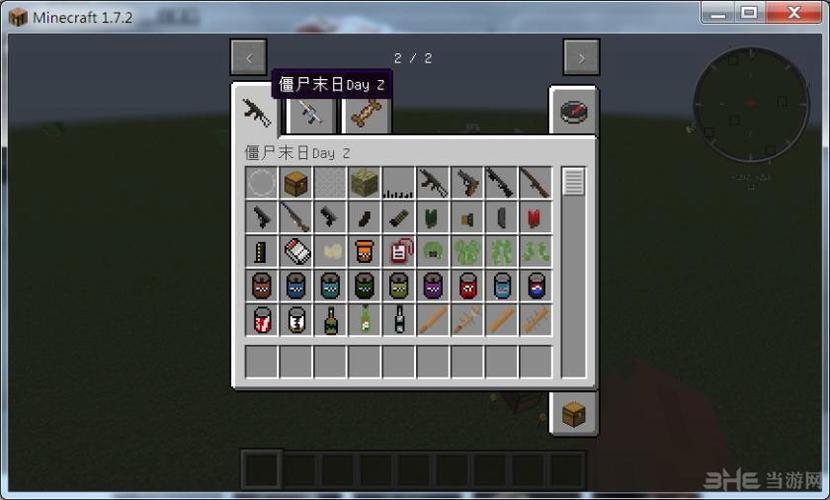Go to the previous creative inventory page
Screen dimensions: 830x500
point(249,58)
